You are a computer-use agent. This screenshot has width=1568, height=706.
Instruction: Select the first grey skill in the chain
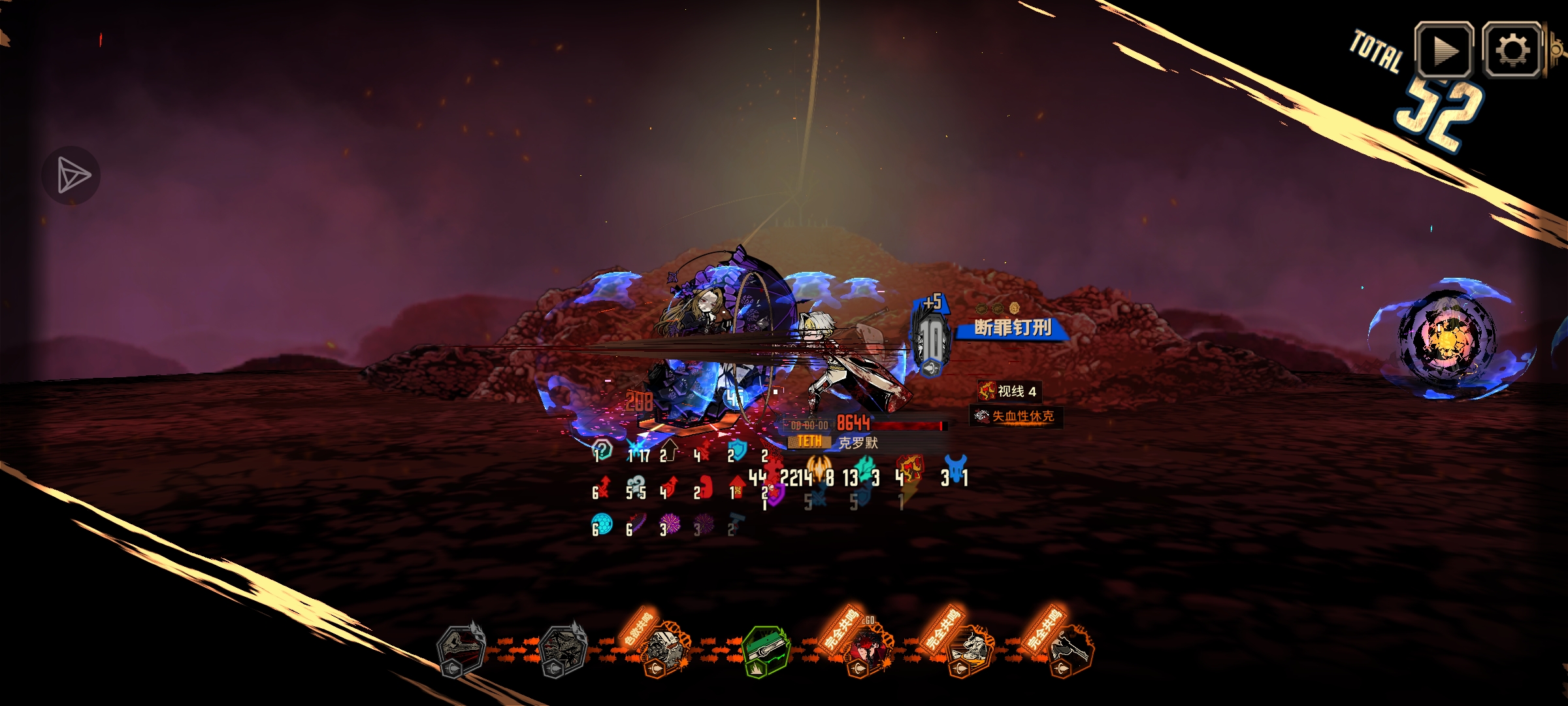[x=461, y=651]
